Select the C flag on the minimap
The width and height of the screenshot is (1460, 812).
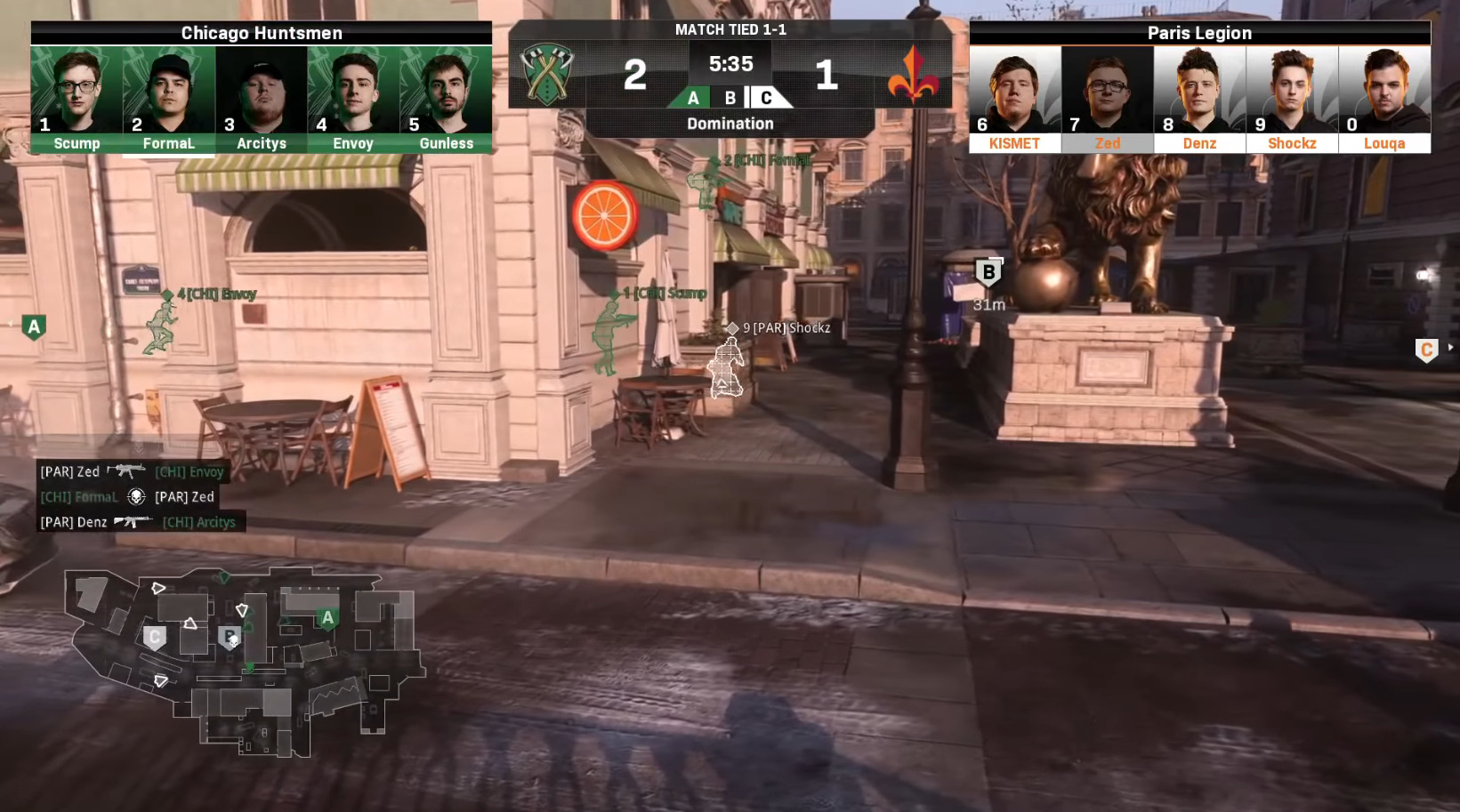coord(155,637)
